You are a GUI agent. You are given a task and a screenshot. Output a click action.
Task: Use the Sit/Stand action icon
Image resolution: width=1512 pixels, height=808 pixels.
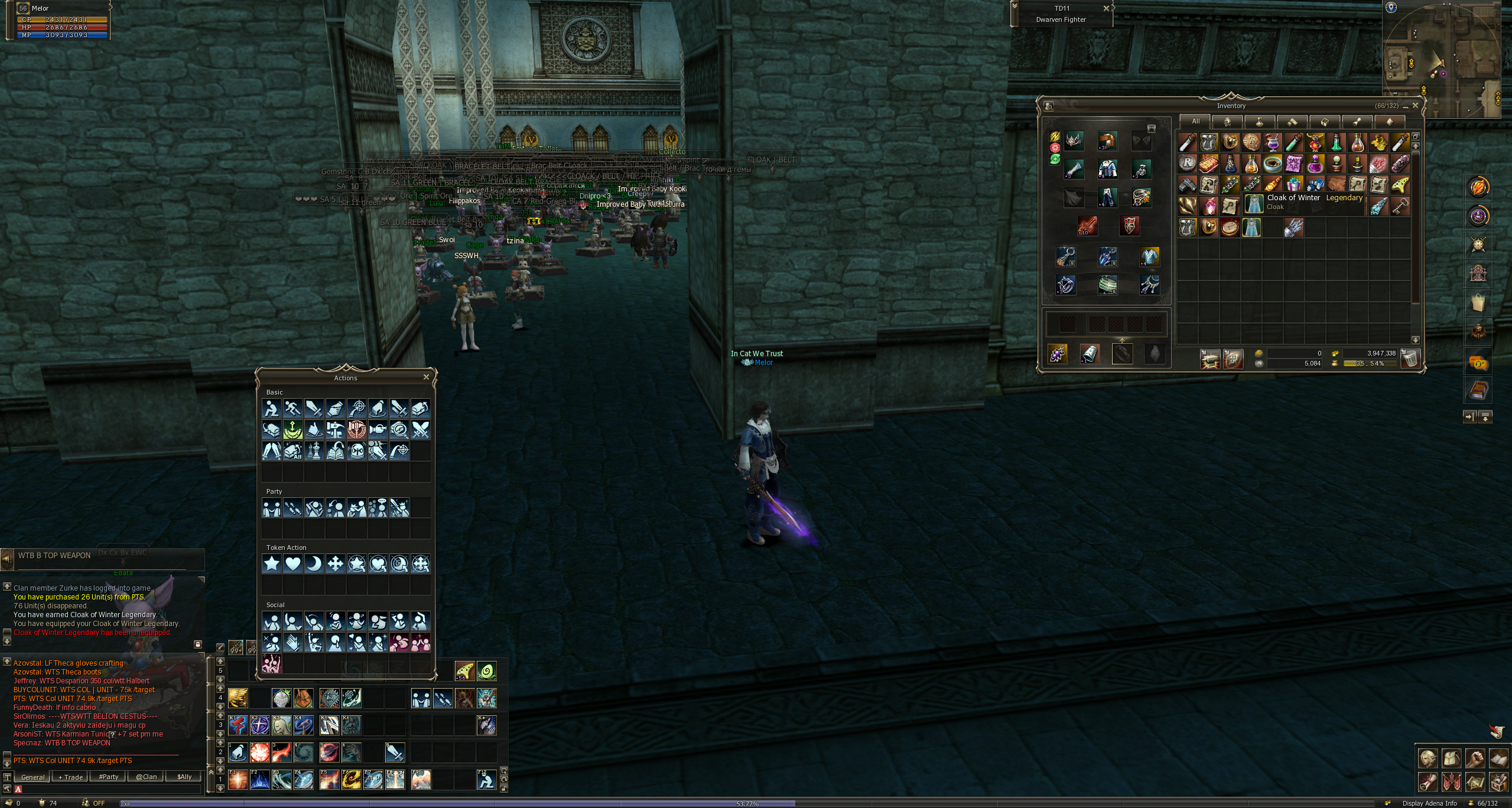point(272,408)
